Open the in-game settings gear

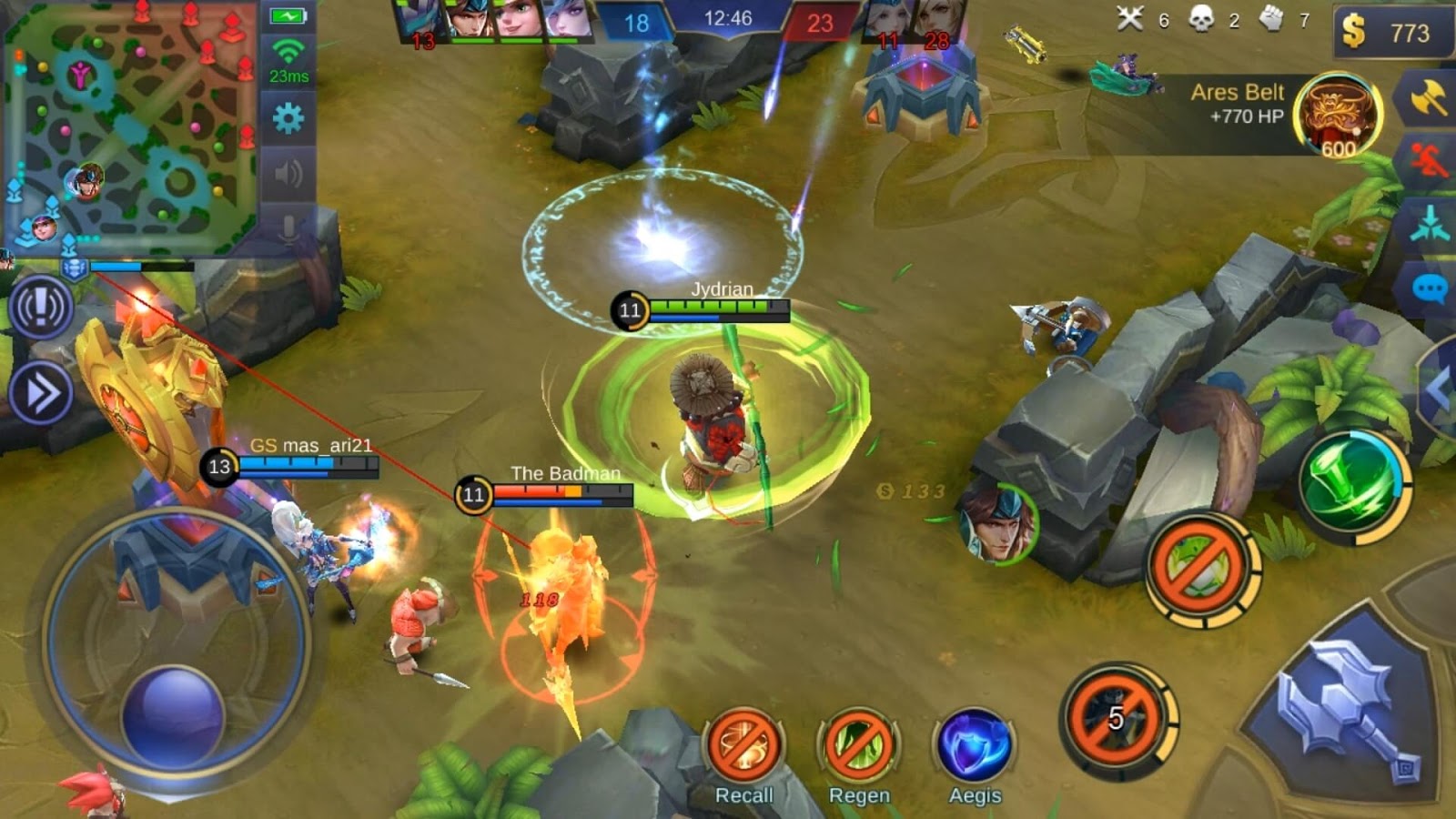click(x=289, y=116)
